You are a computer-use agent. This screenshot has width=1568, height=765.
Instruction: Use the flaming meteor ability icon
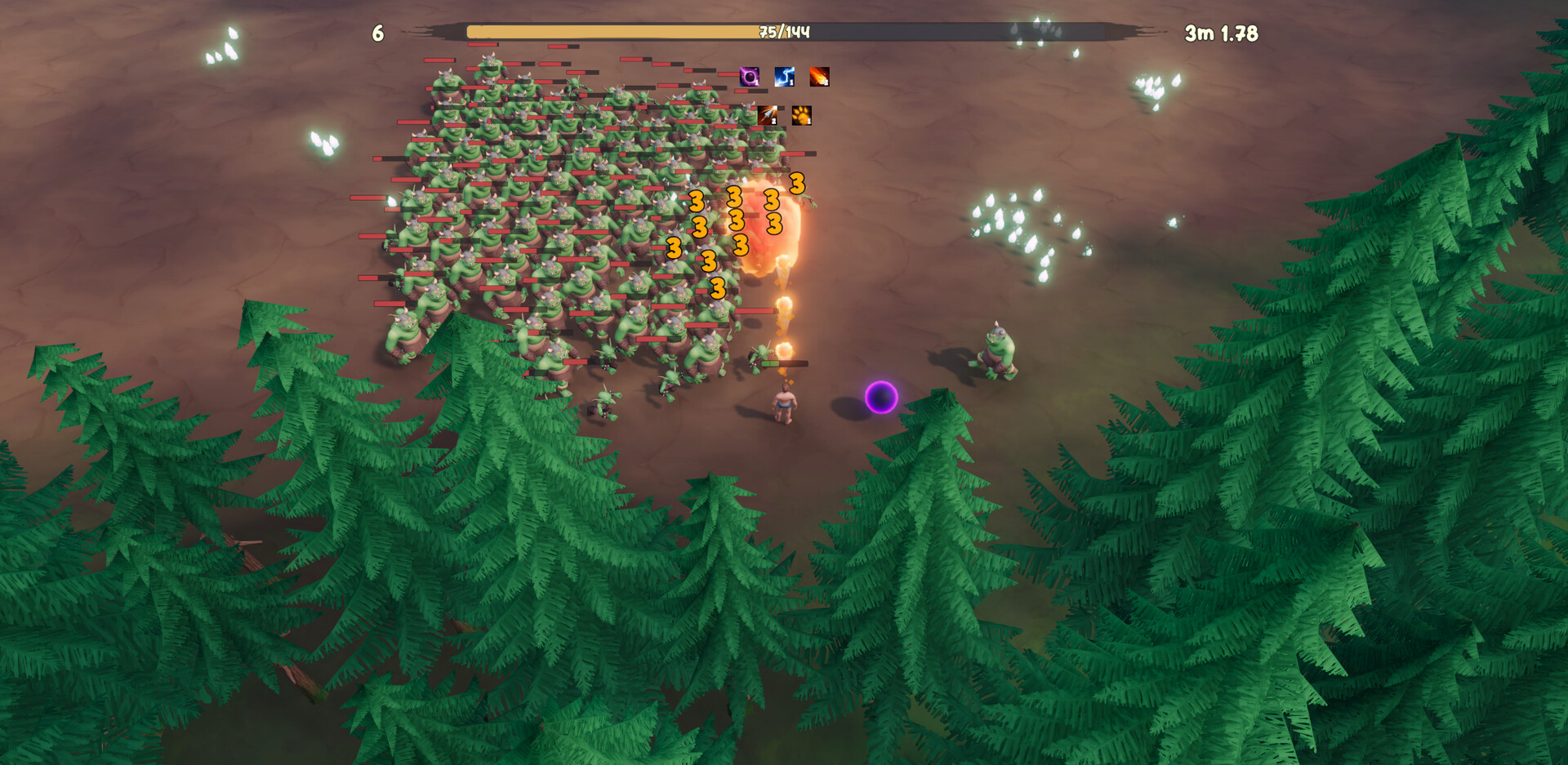(819, 77)
